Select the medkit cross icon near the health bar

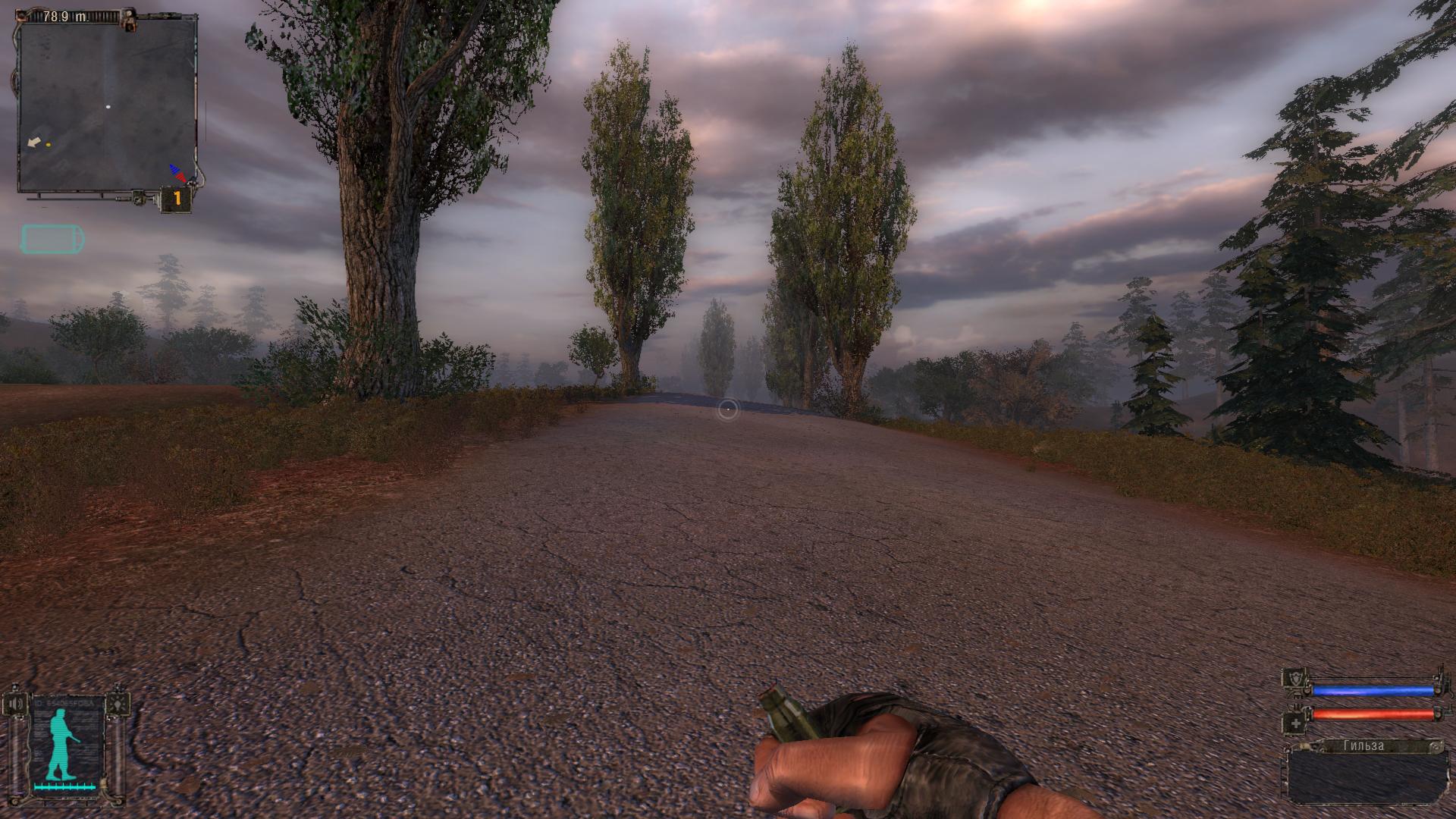click(1296, 723)
